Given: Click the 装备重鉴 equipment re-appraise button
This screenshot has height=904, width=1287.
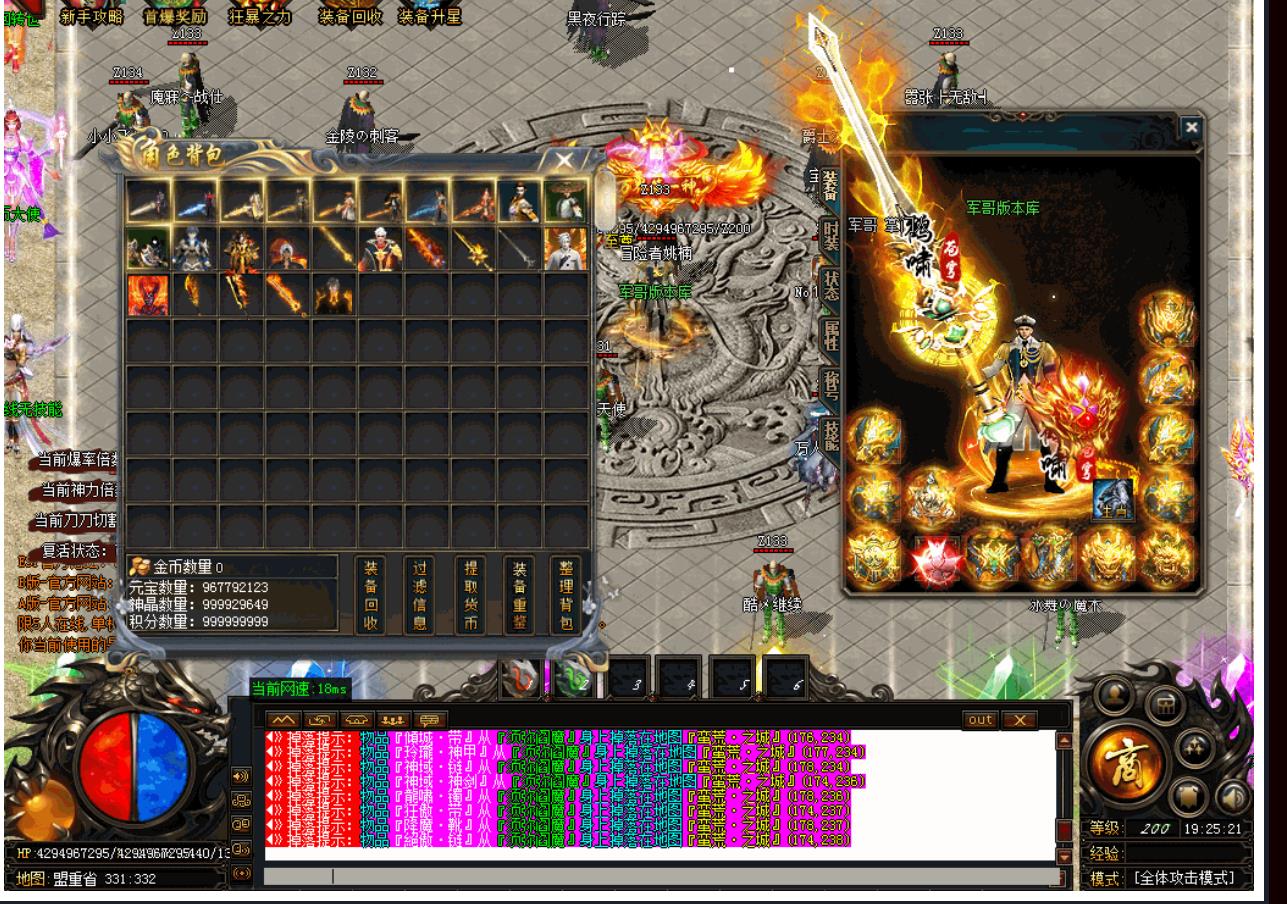Looking at the screenshot, I should click(x=520, y=595).
